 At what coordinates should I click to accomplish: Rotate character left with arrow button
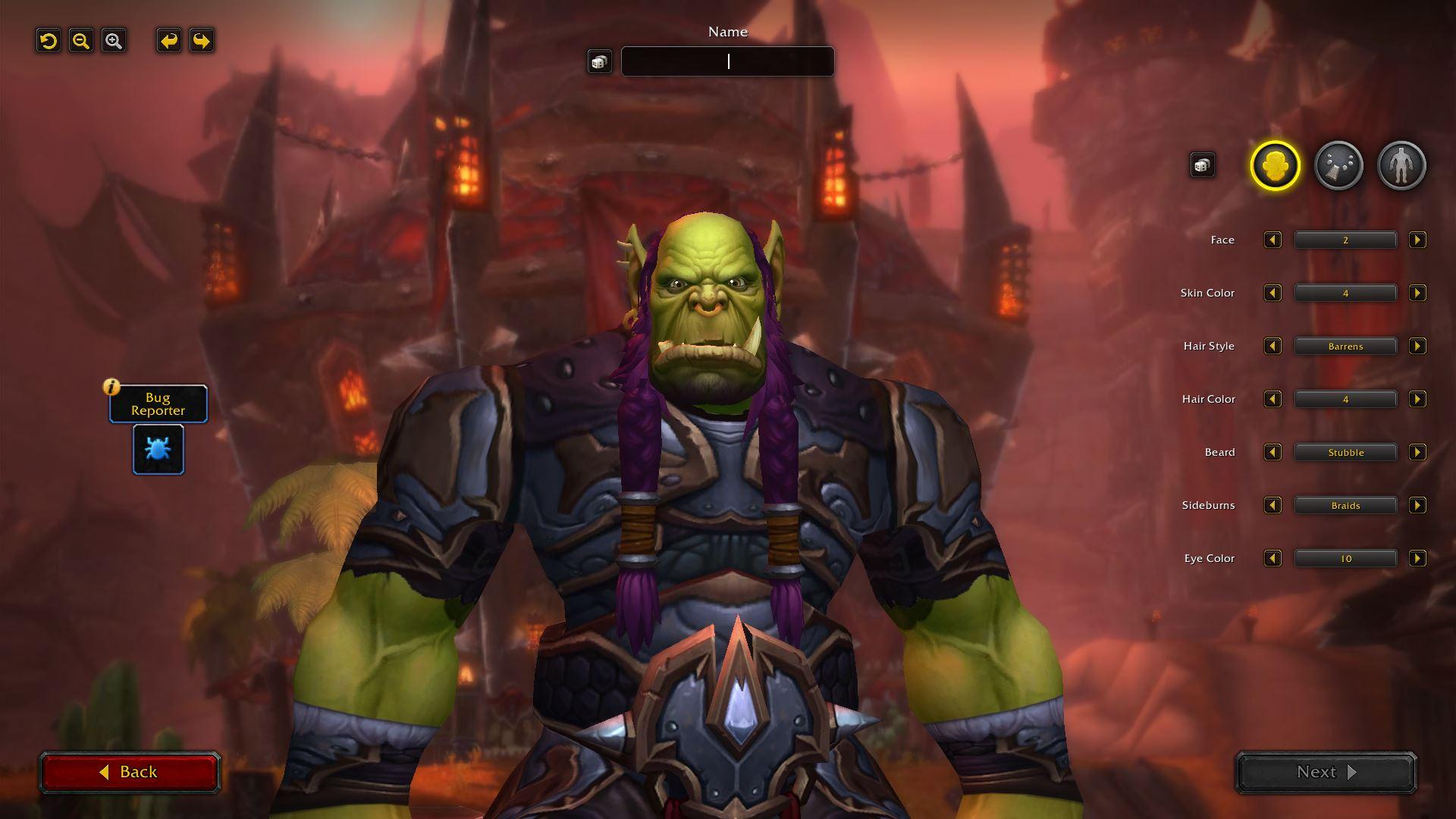169,41
